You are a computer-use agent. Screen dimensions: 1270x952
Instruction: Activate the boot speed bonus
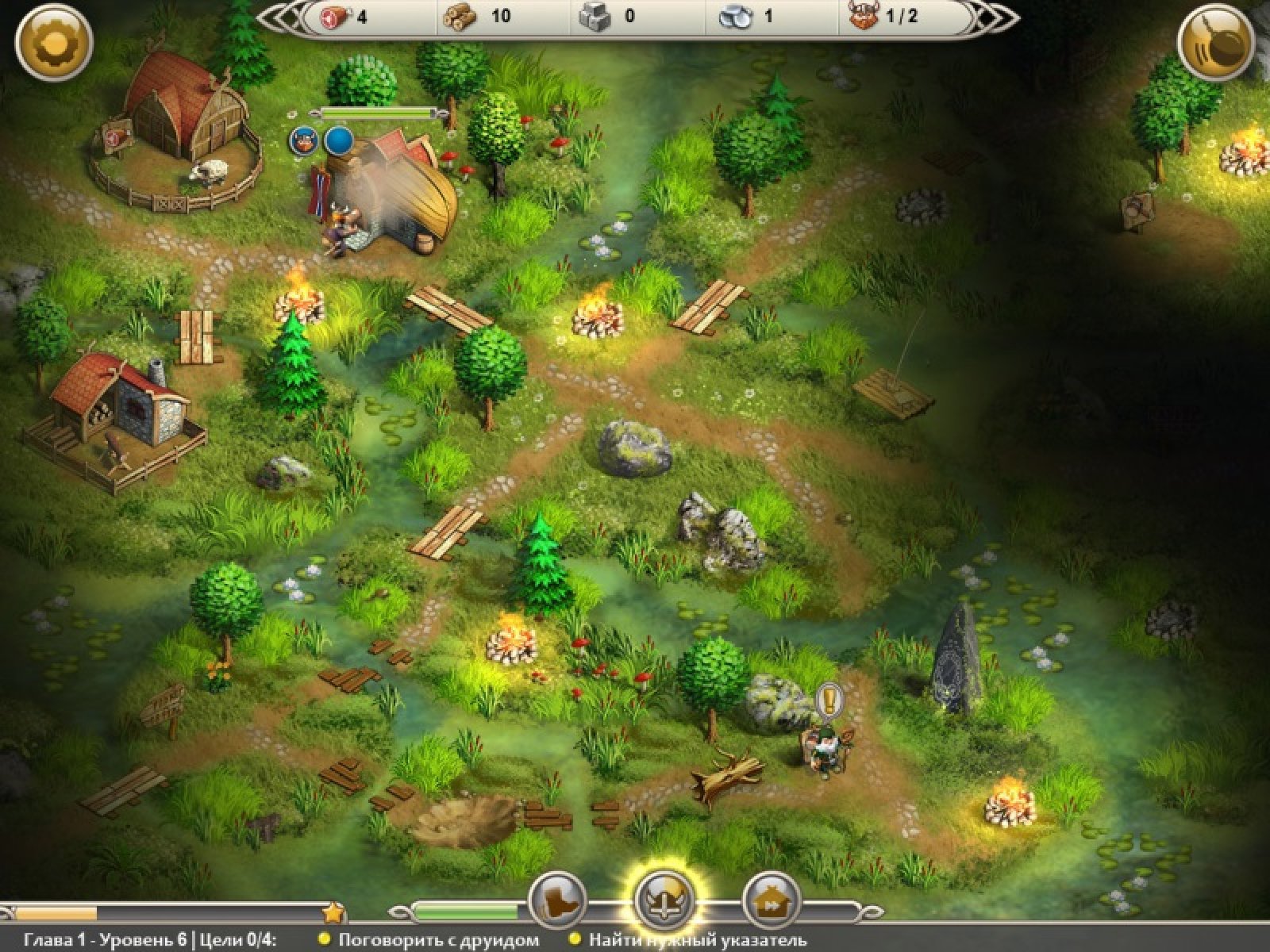pos(558,901)
